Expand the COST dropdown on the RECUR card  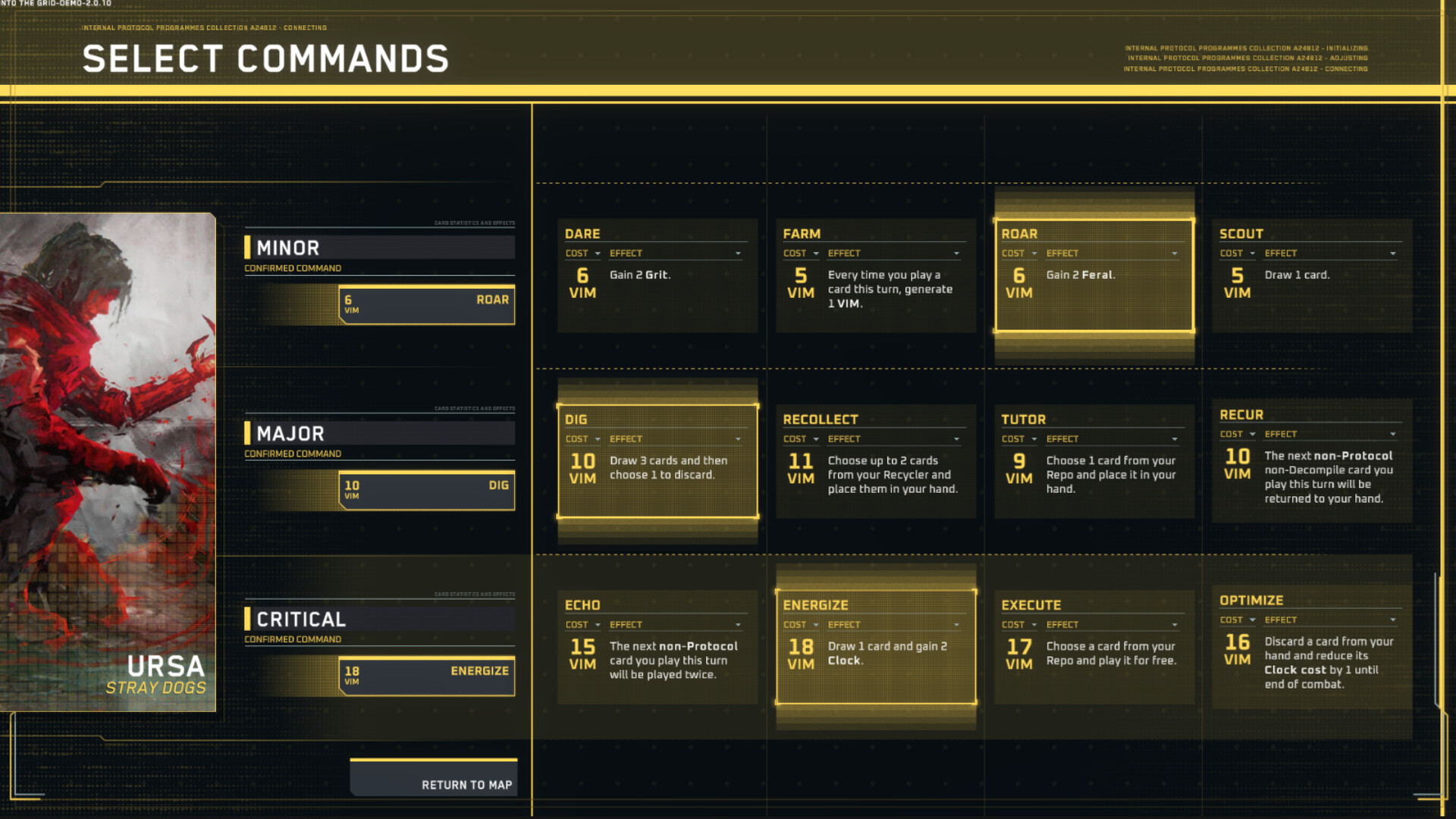tap(1252, 434)
